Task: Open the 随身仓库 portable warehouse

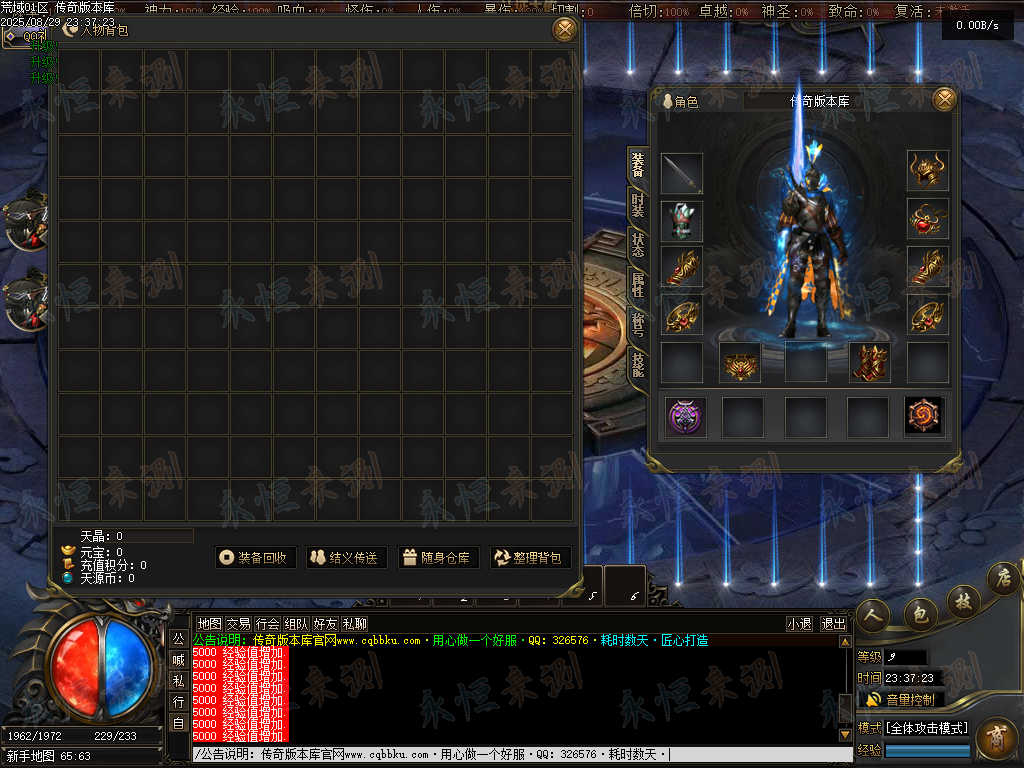Action: pos(437,558)
